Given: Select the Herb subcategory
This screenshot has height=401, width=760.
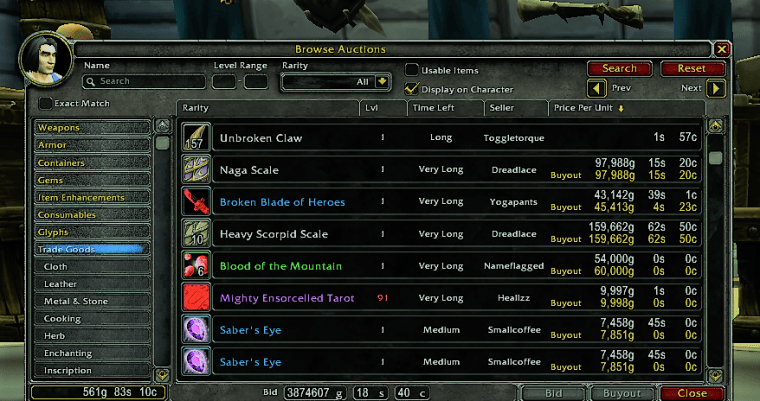Looking at the screenshot, I should coord(92,336).
